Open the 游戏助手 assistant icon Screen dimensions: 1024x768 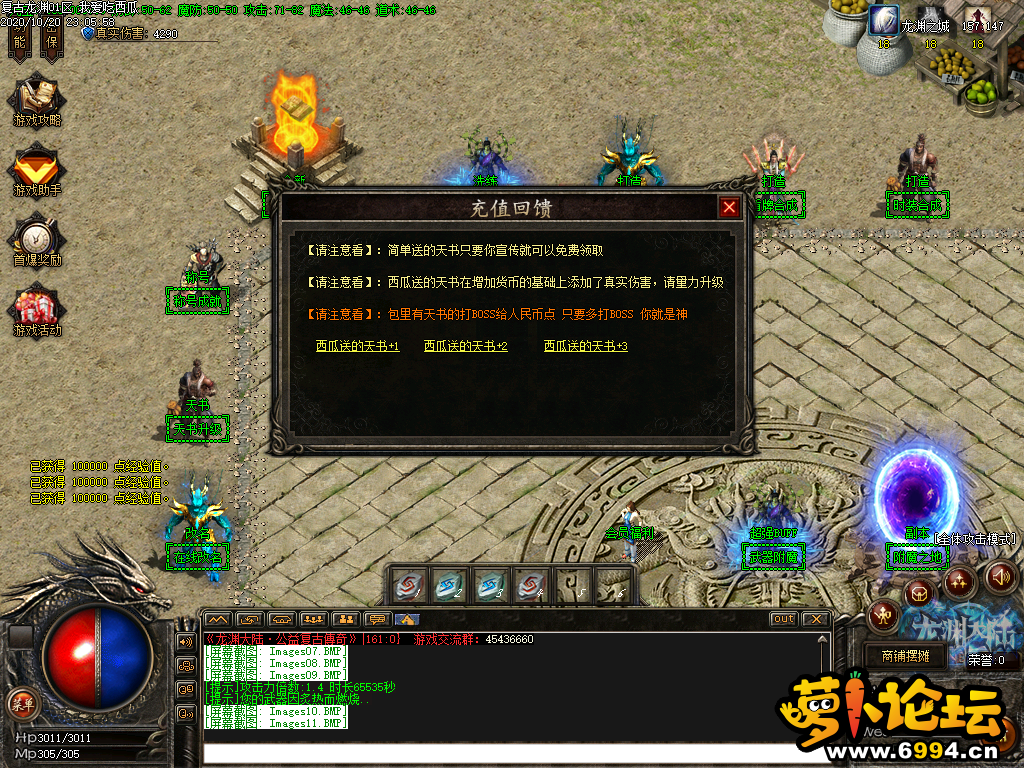click(x=37, y=170)
